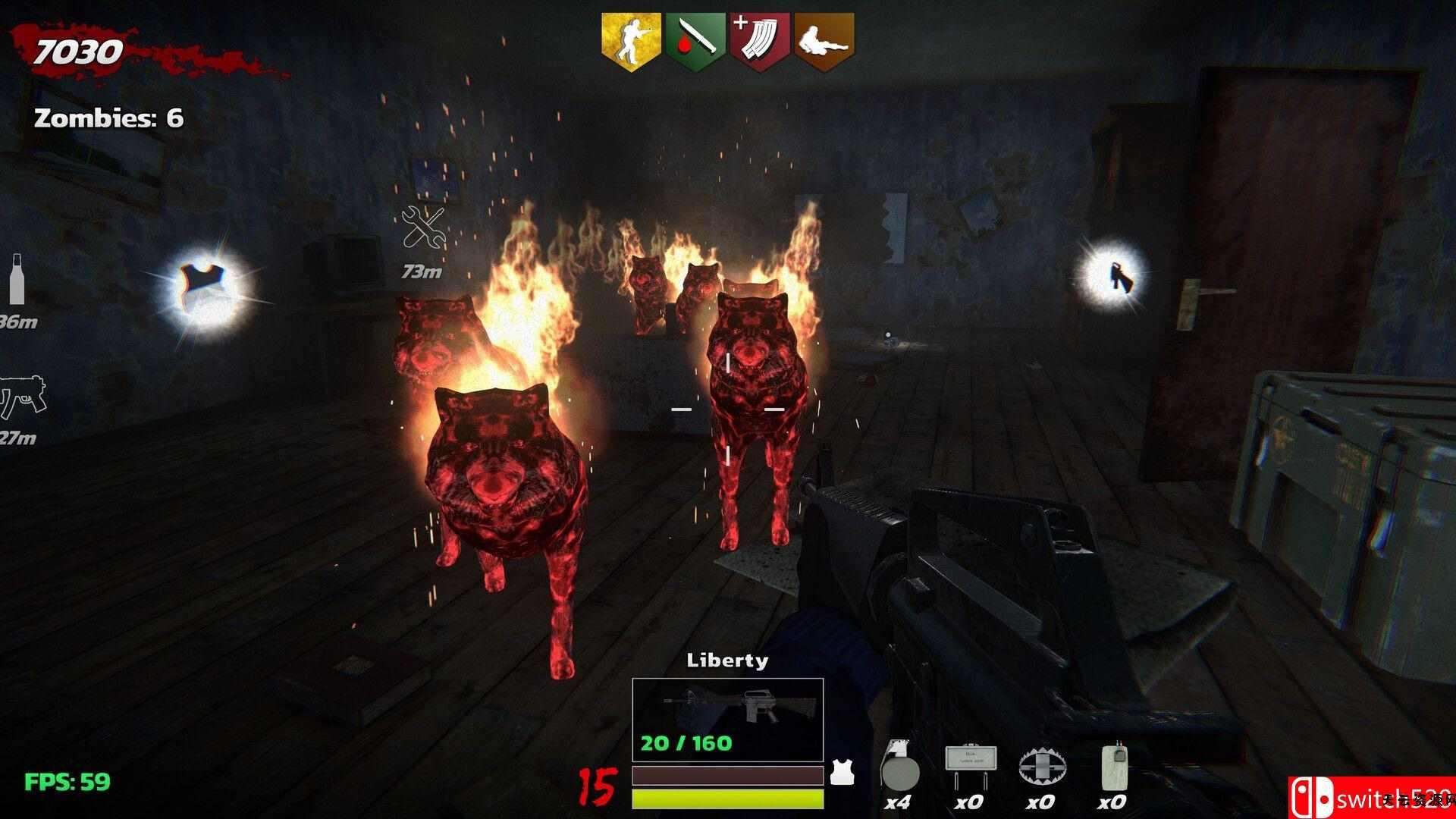Activate the brown prone soldier perk badge
The width and height of the screenshot is (1456, 819).
tap(824, 40)
